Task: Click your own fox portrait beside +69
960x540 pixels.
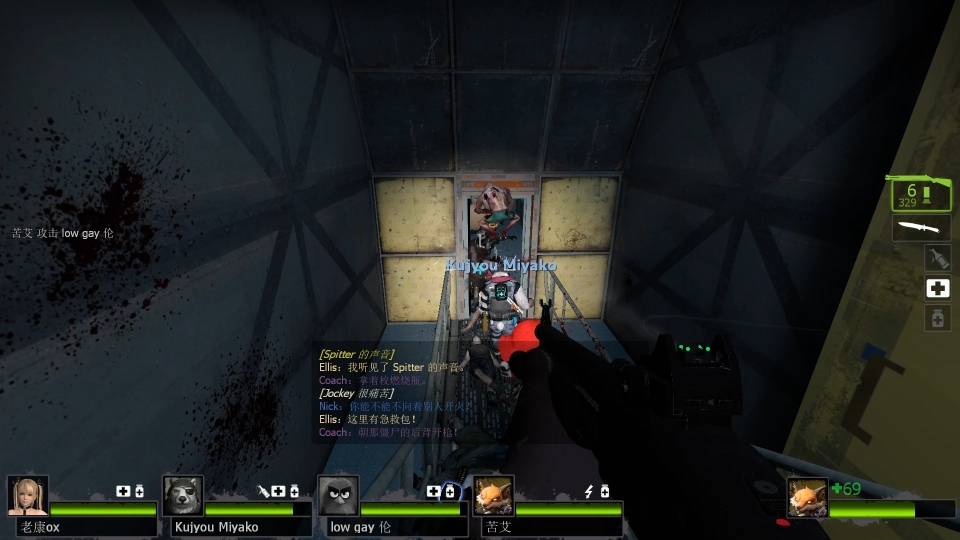Action: (x=807, y=497)
